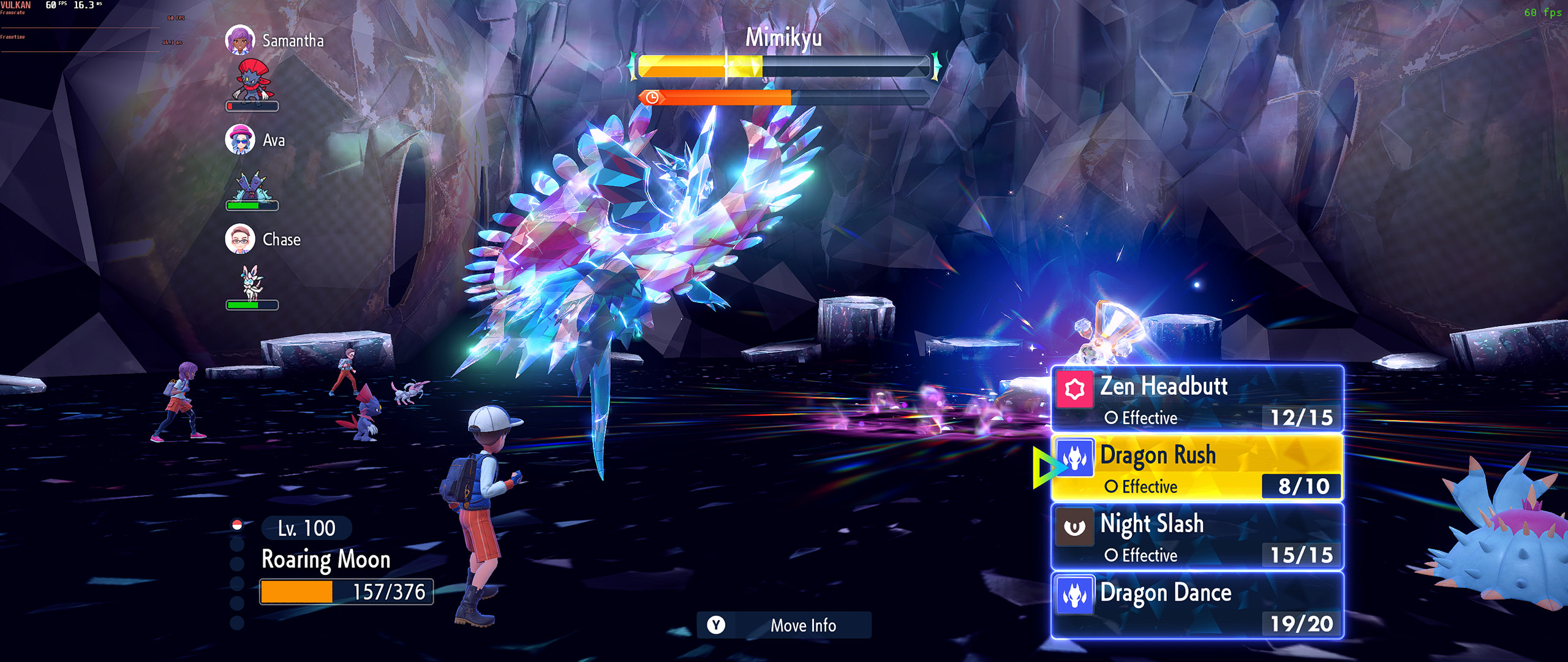
Task: Click the Effective indicator under Dragon Rush
Action: (x=1140, y=487)
